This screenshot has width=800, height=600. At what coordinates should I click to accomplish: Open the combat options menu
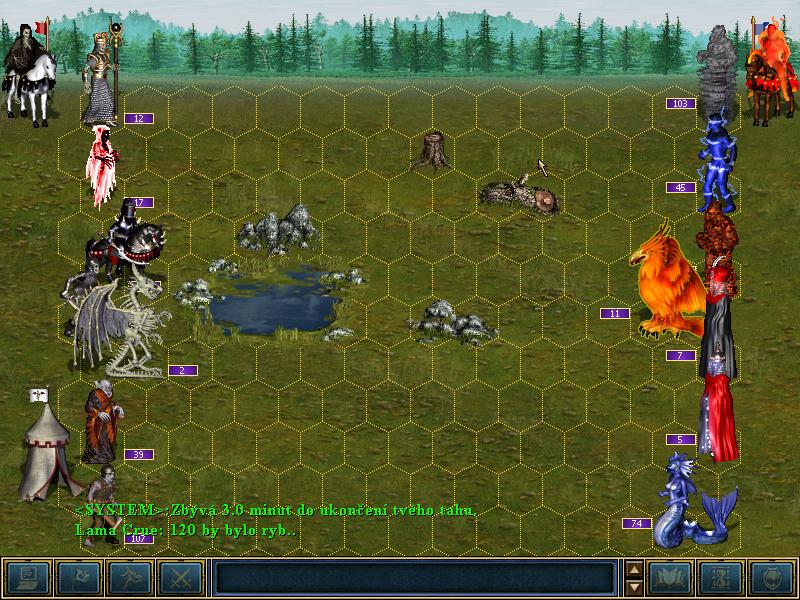tap(26, 577)
